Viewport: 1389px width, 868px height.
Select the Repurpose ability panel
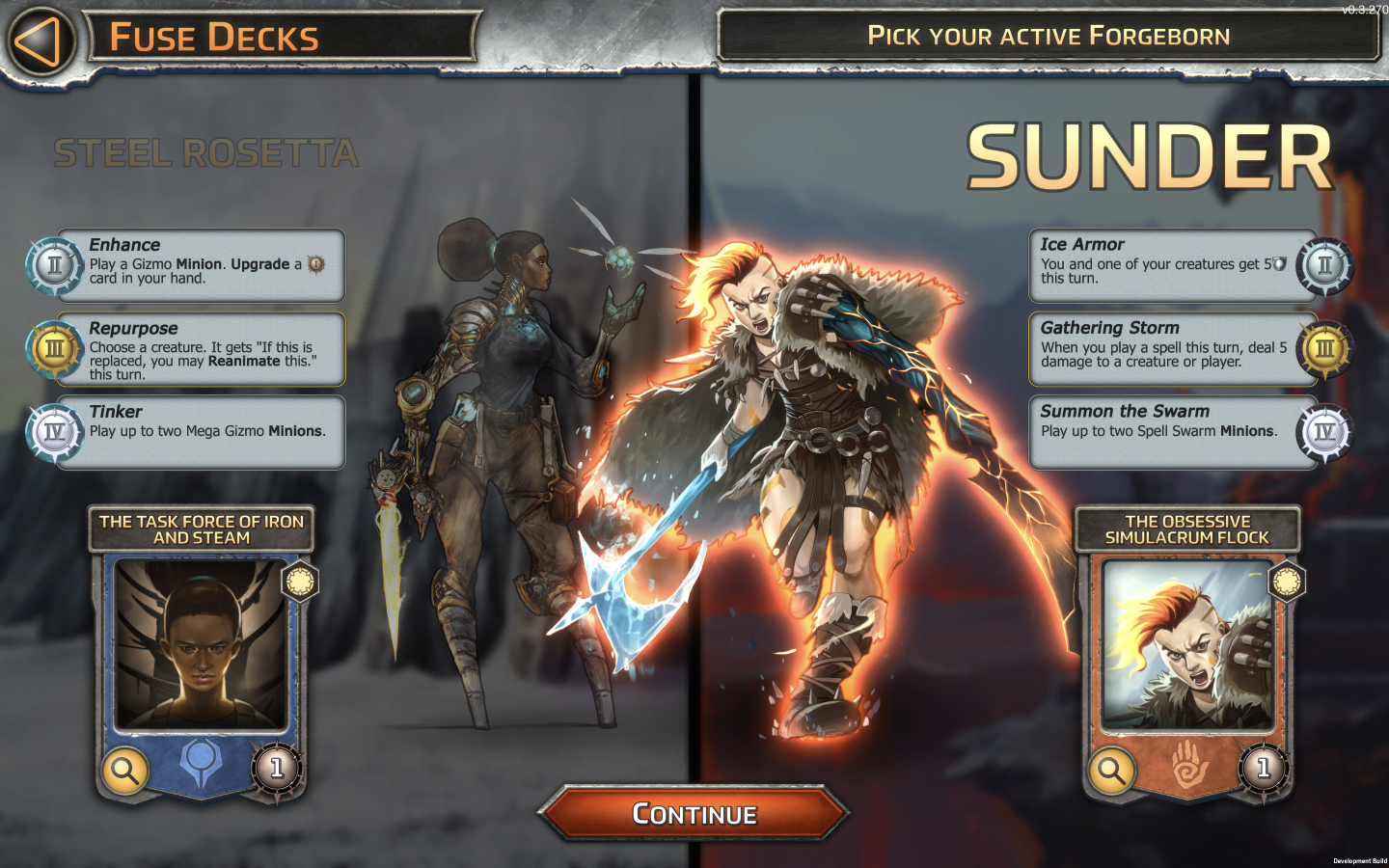[x=201, y=349]
